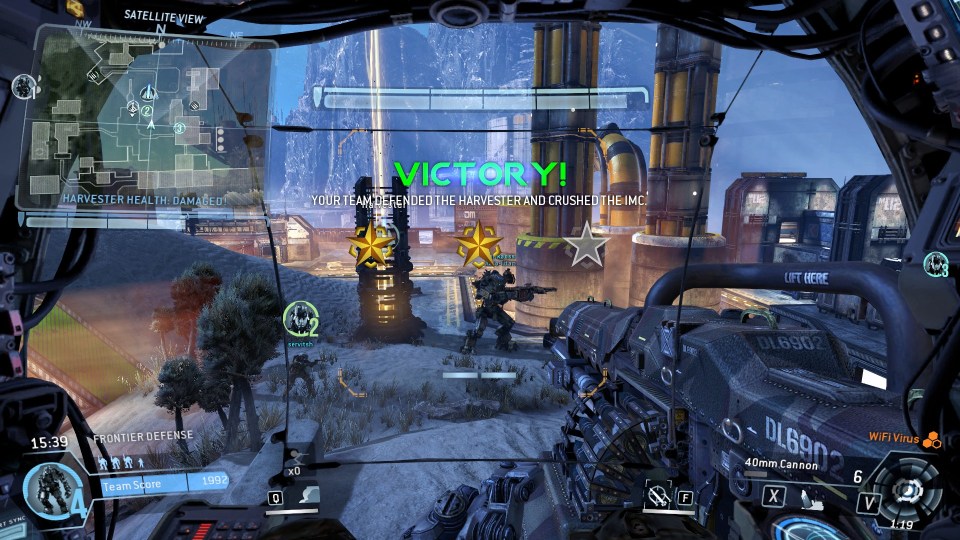960x540 pixels.
Task: Select teammate 2's pilot marker icon
Action: [298, 318]
